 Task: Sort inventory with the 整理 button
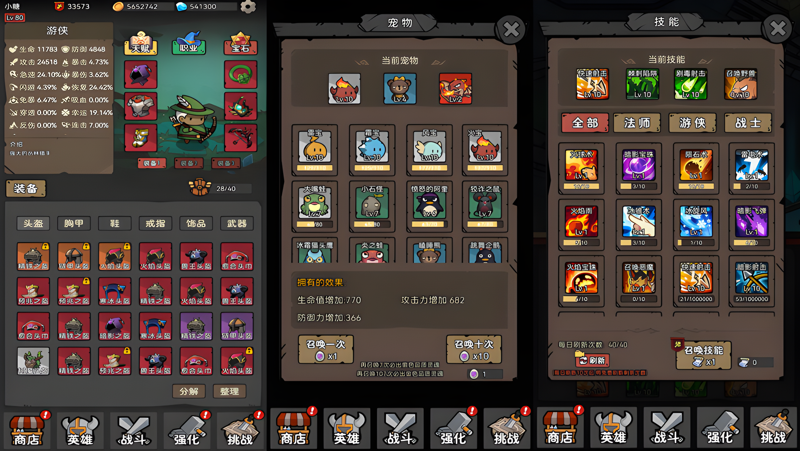tap(229, 391)
